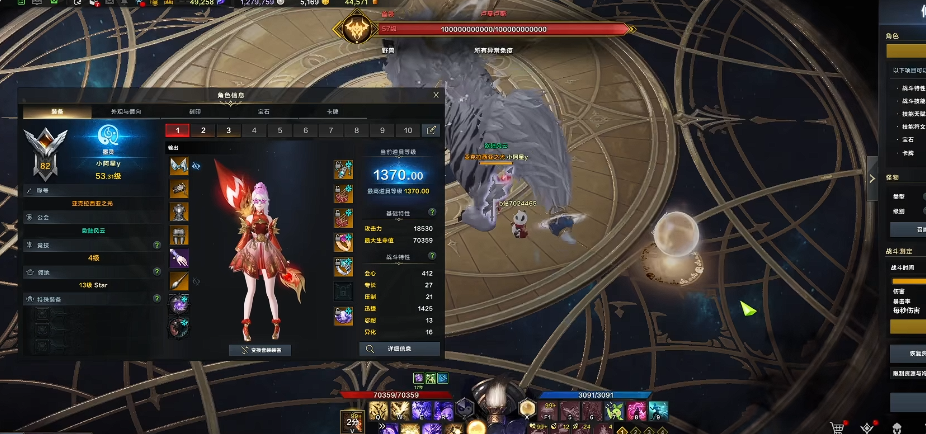The height and width of the screenshot is (434, 926).
Task: Select the spear weapon slot
Action: 179,282
